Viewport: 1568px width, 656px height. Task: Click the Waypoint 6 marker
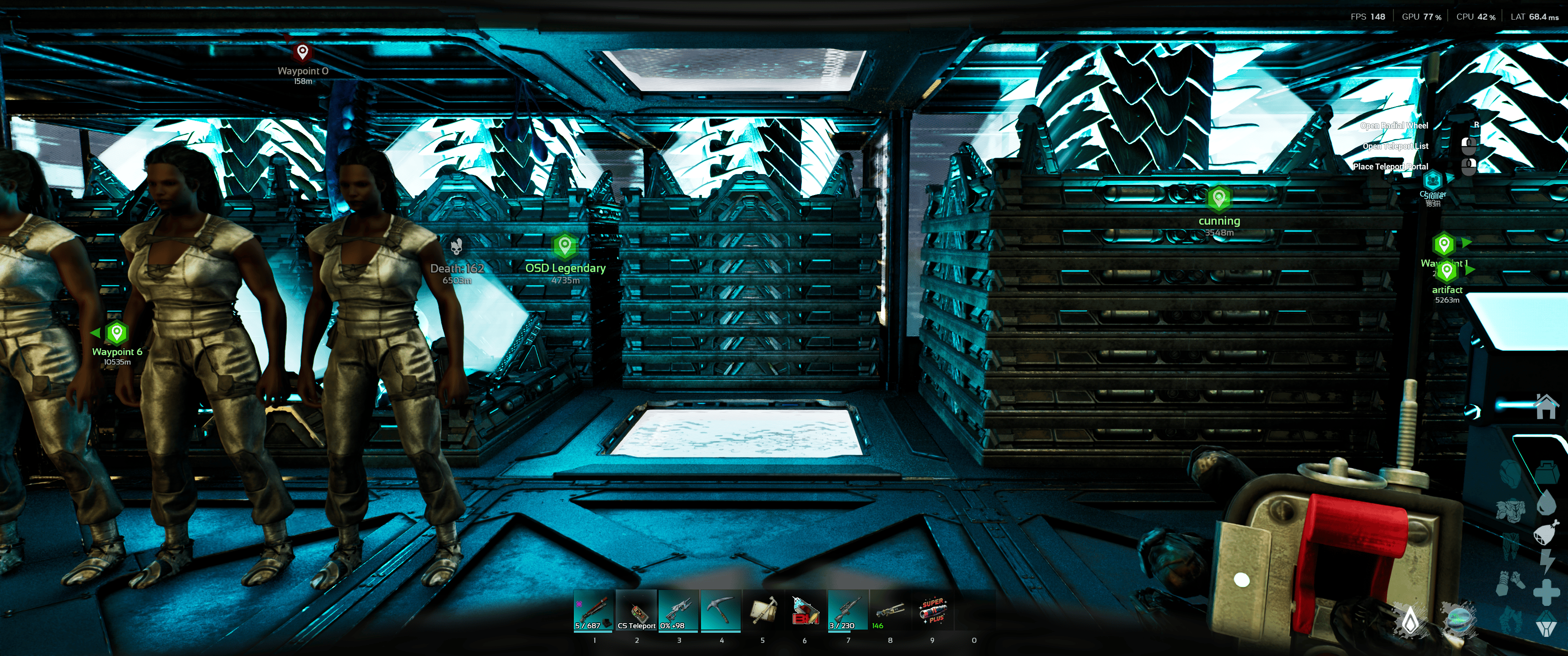click(116, 332)
